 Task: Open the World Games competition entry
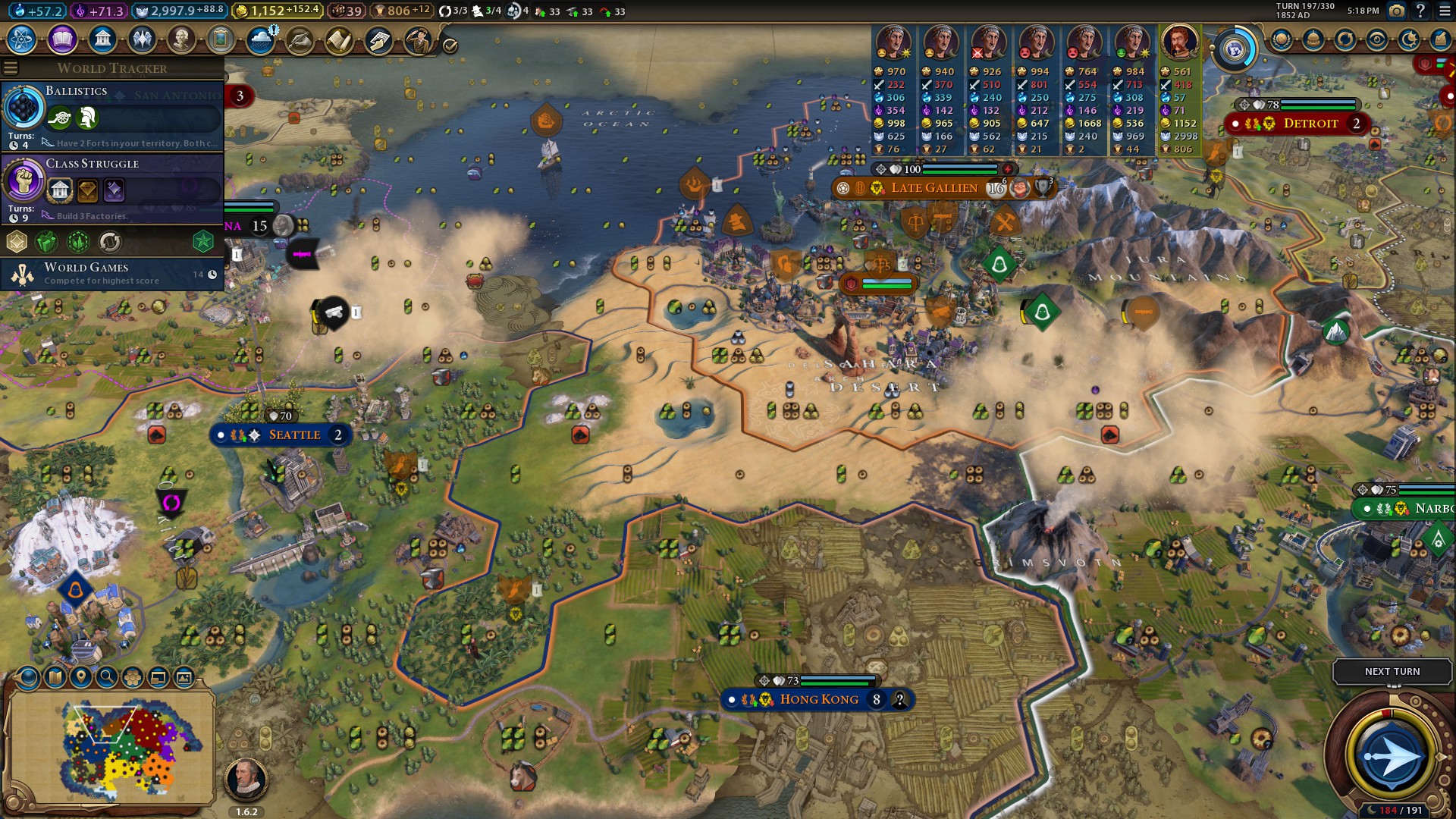tap(112, 273)
